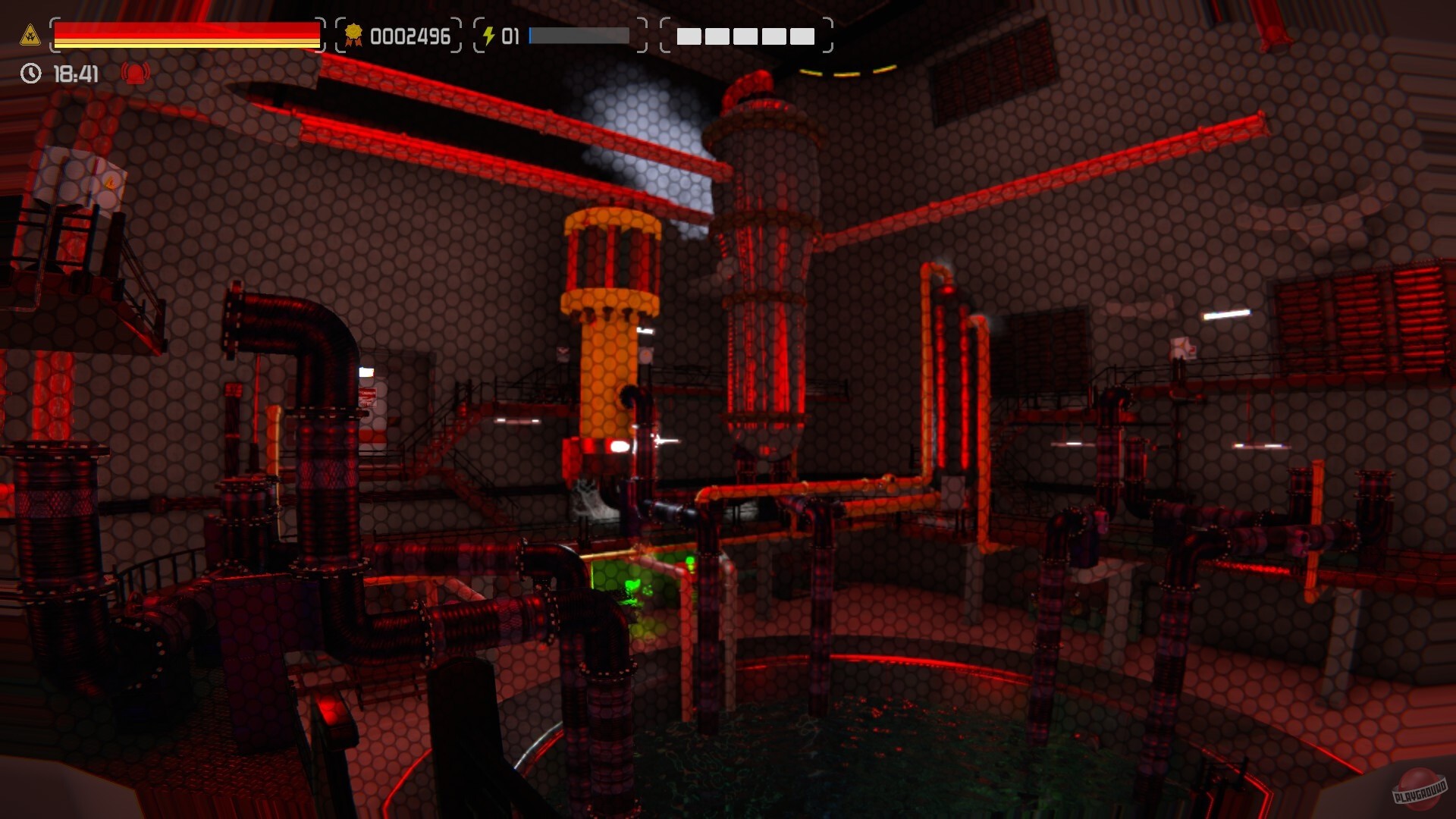Toggle the last white ammo square
Screen dimensions: 1456x819
click(x=803, y=36)
